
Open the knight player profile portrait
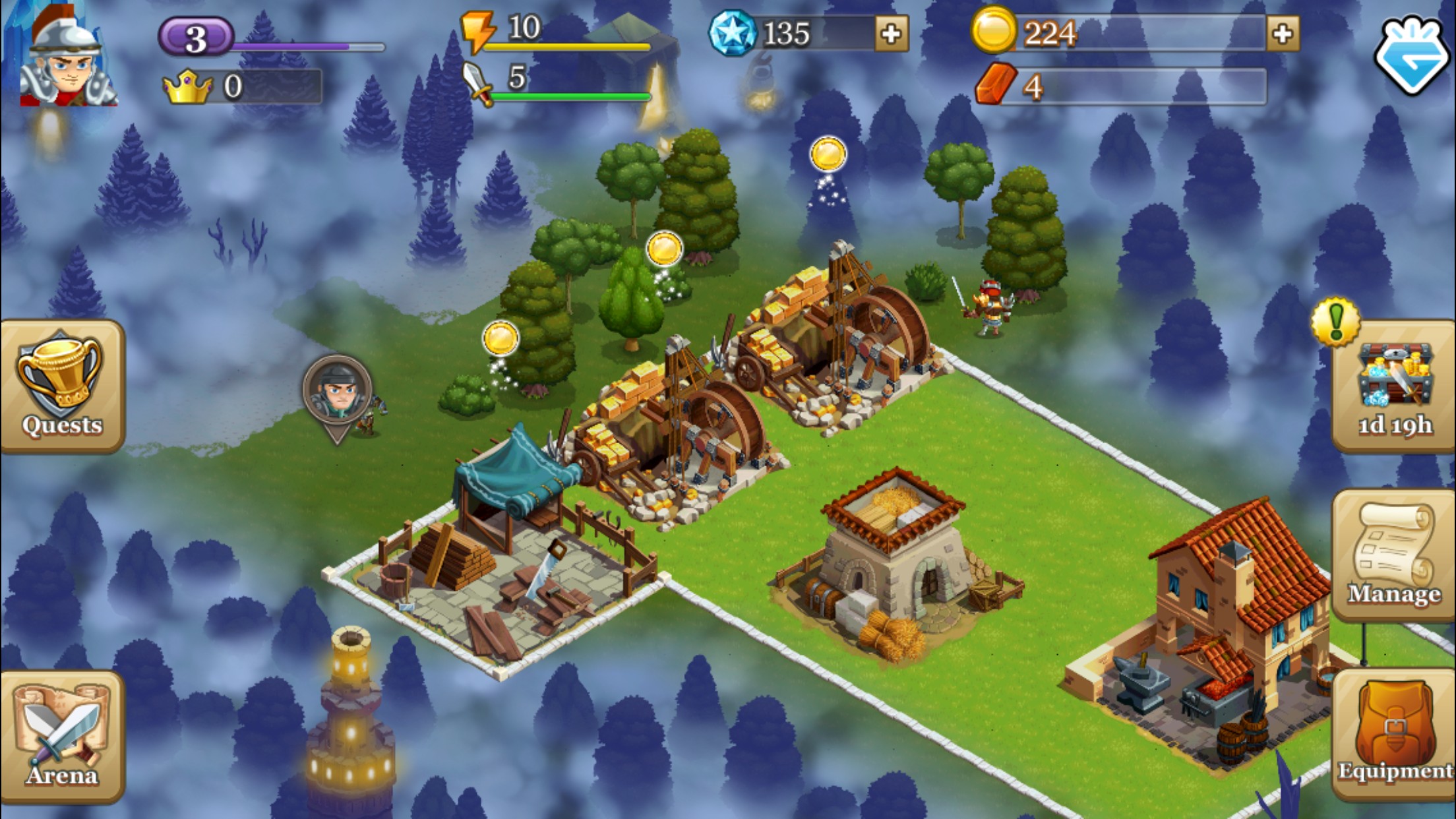click(66, 59)
